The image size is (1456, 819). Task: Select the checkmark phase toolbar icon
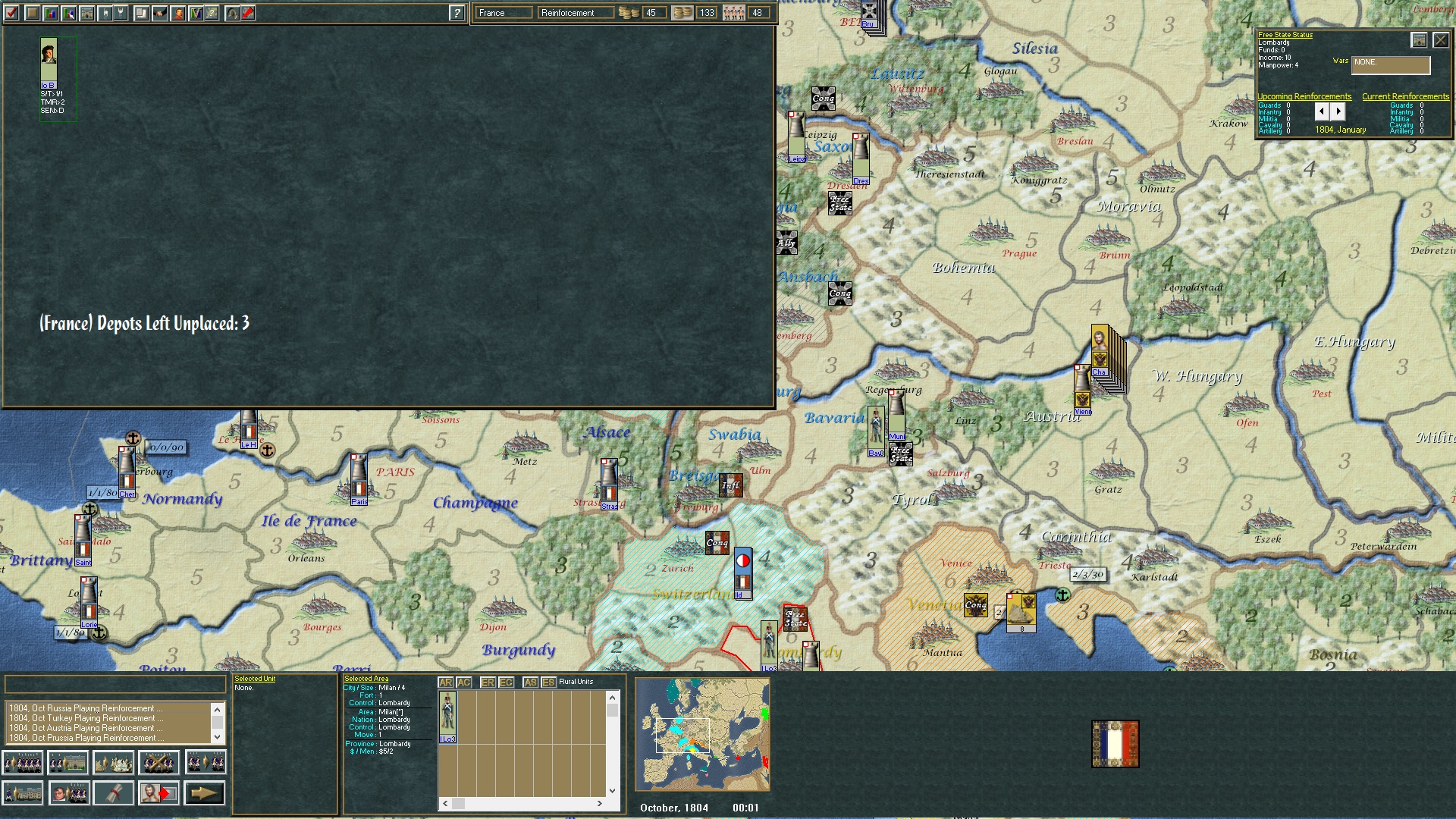tap(11, 13)
